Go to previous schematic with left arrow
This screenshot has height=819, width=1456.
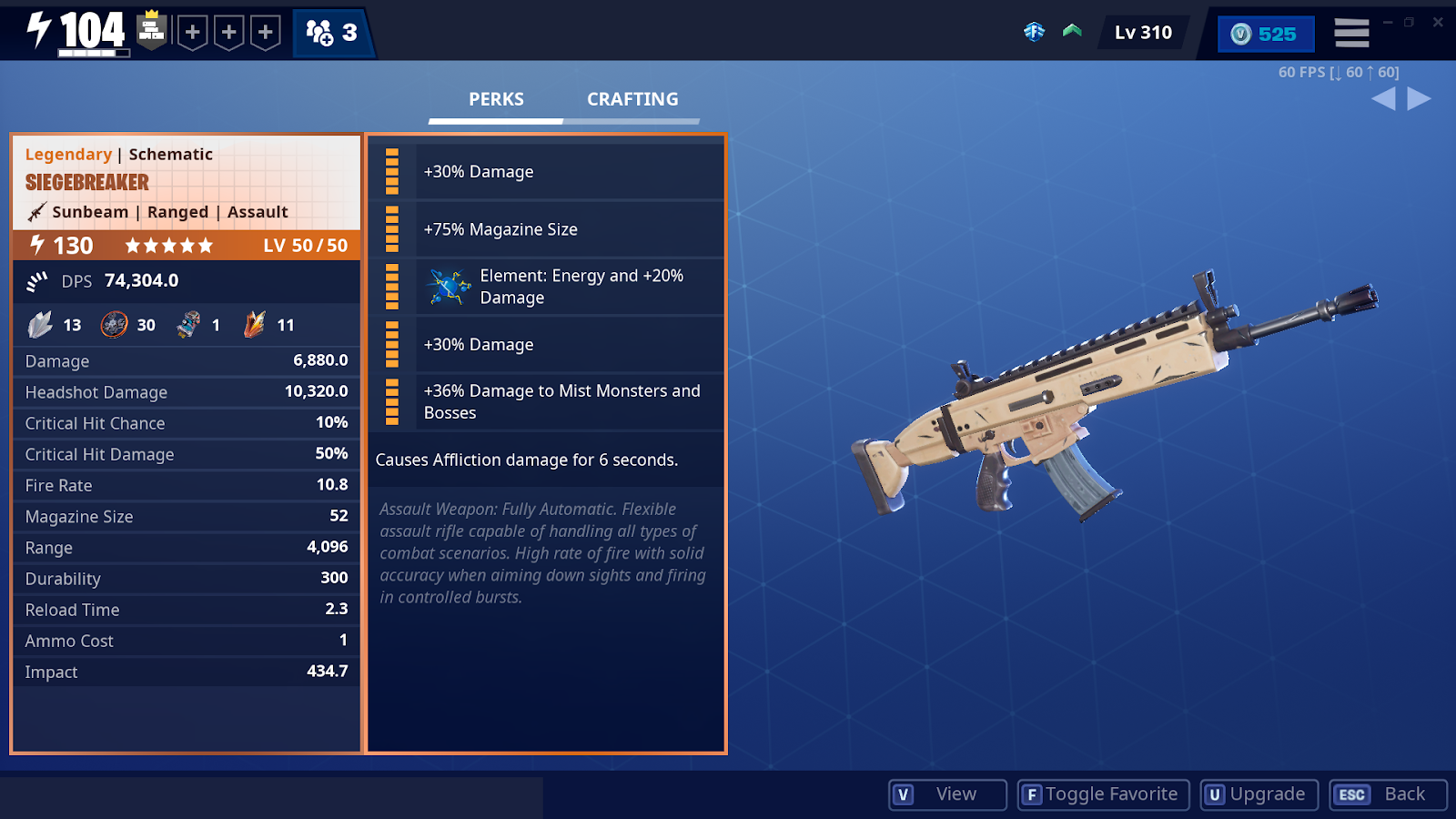[1383, 98]
